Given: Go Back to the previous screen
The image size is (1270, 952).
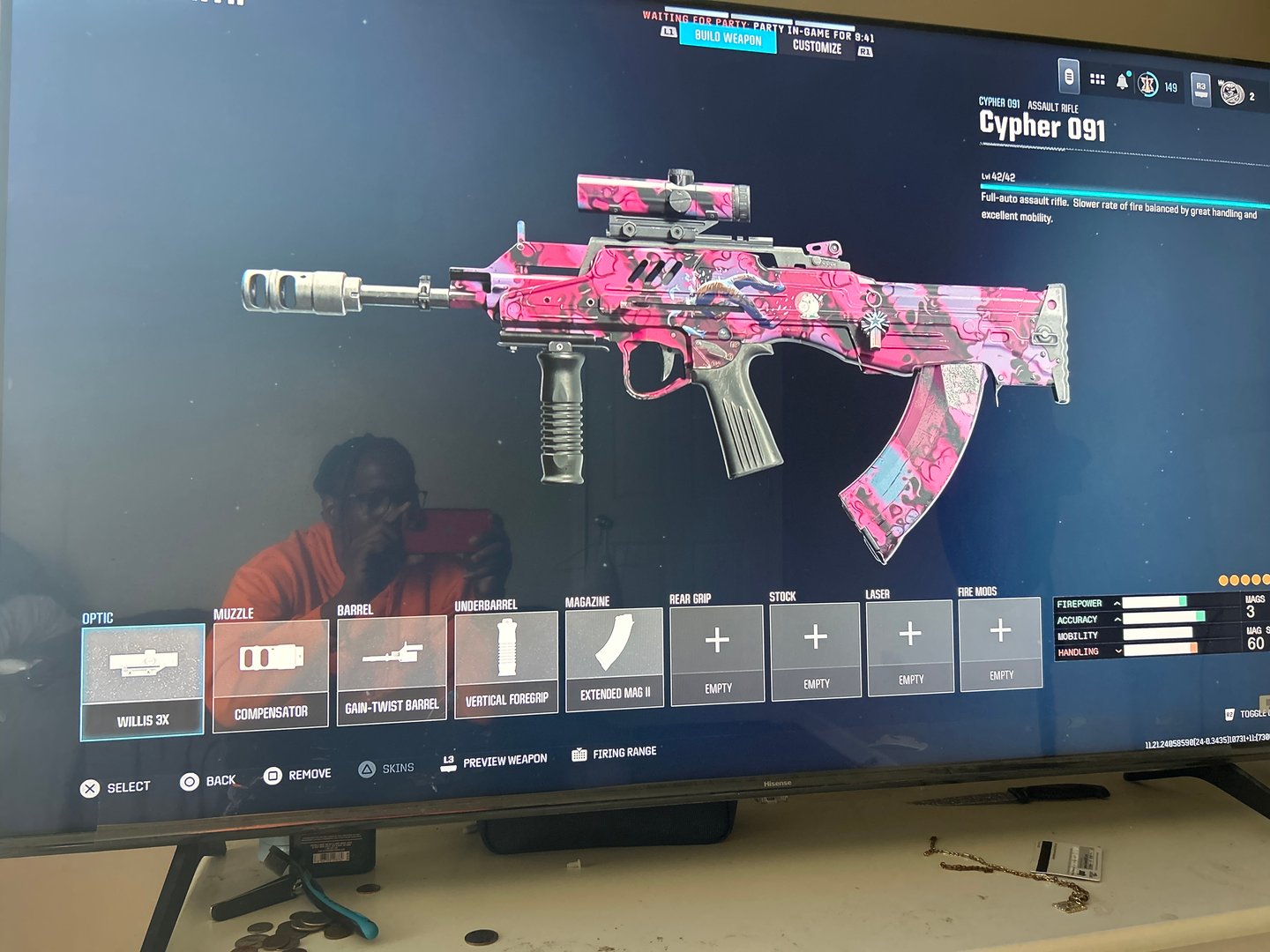Looking at the screenshot, I should pyautogui.click(x=208, y=781).
